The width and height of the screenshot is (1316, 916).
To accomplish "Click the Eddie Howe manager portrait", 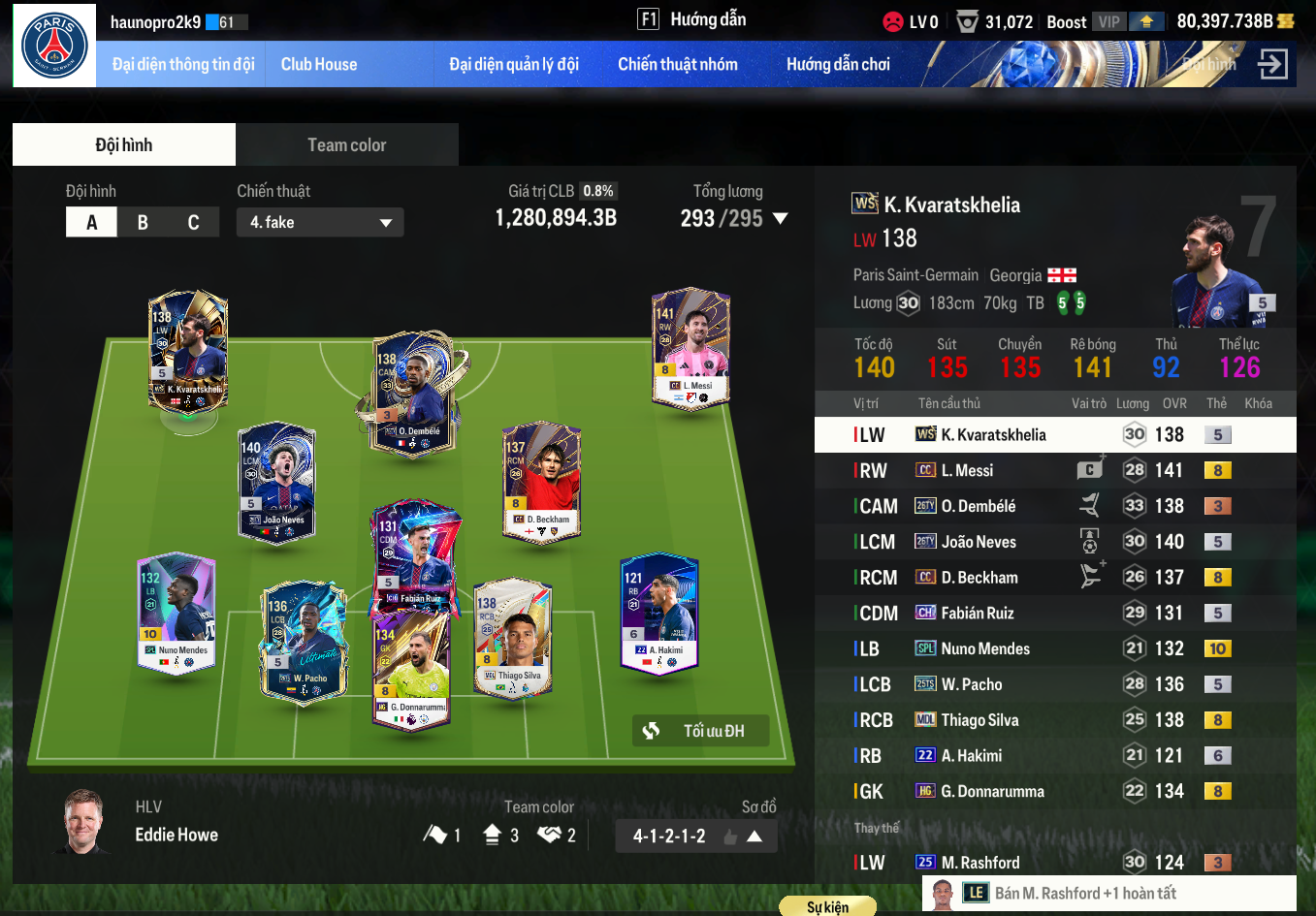I will [84, 821].
